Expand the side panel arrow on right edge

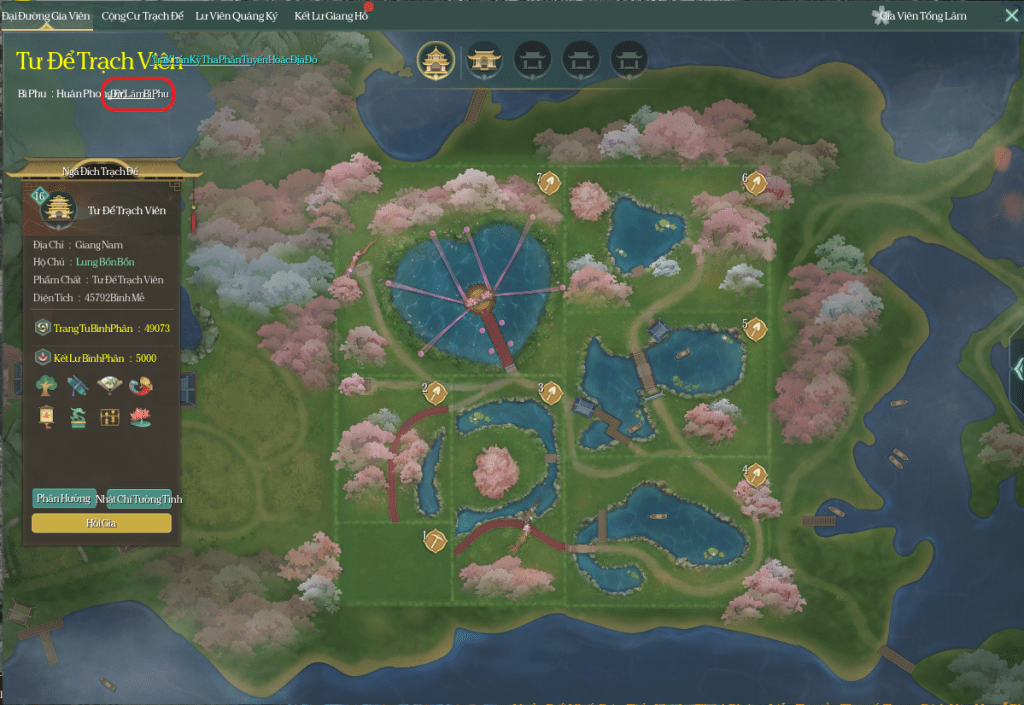click(x=1016, y=368)
